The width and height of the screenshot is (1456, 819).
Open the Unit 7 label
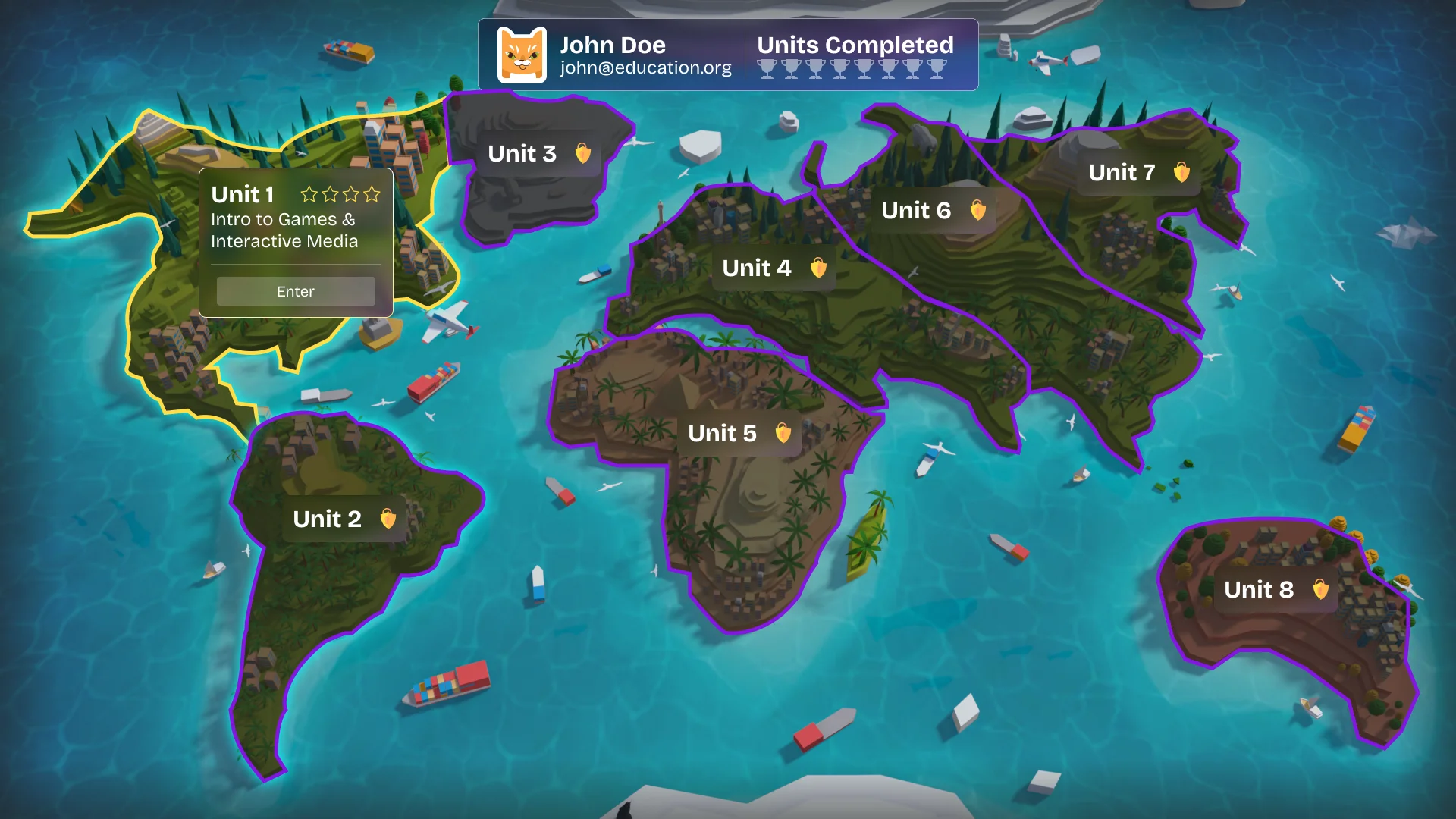(1122, 173)
